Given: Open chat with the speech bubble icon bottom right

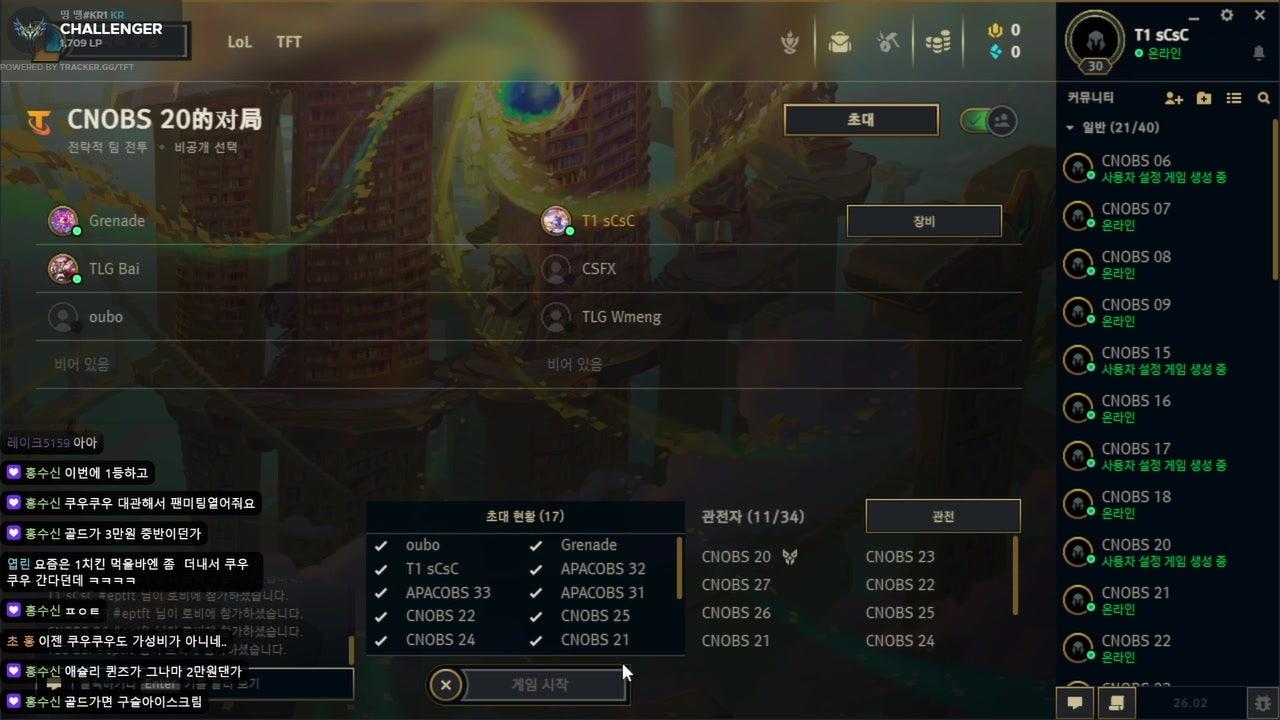Looking at the screenshot, I should click(x=1074, y=703).
